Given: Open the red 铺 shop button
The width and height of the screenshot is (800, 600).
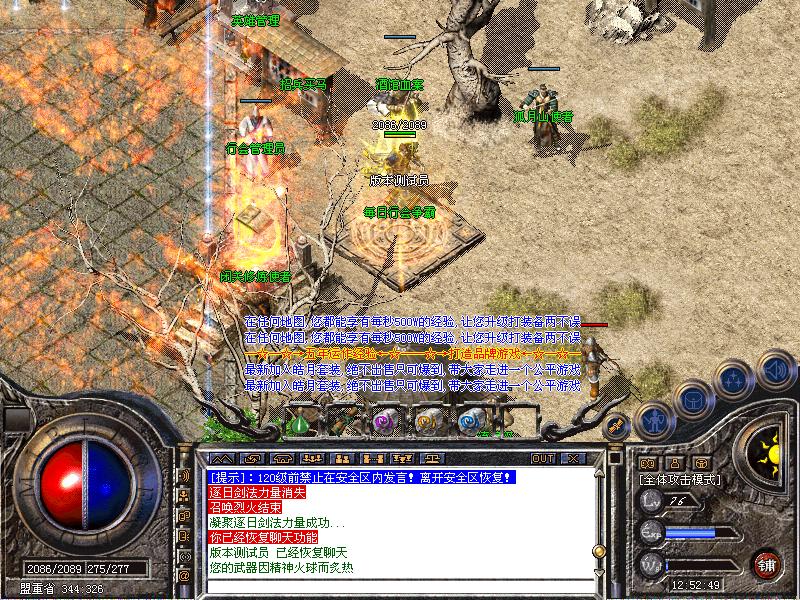Looking at the screenshot, I should (767, 563).
